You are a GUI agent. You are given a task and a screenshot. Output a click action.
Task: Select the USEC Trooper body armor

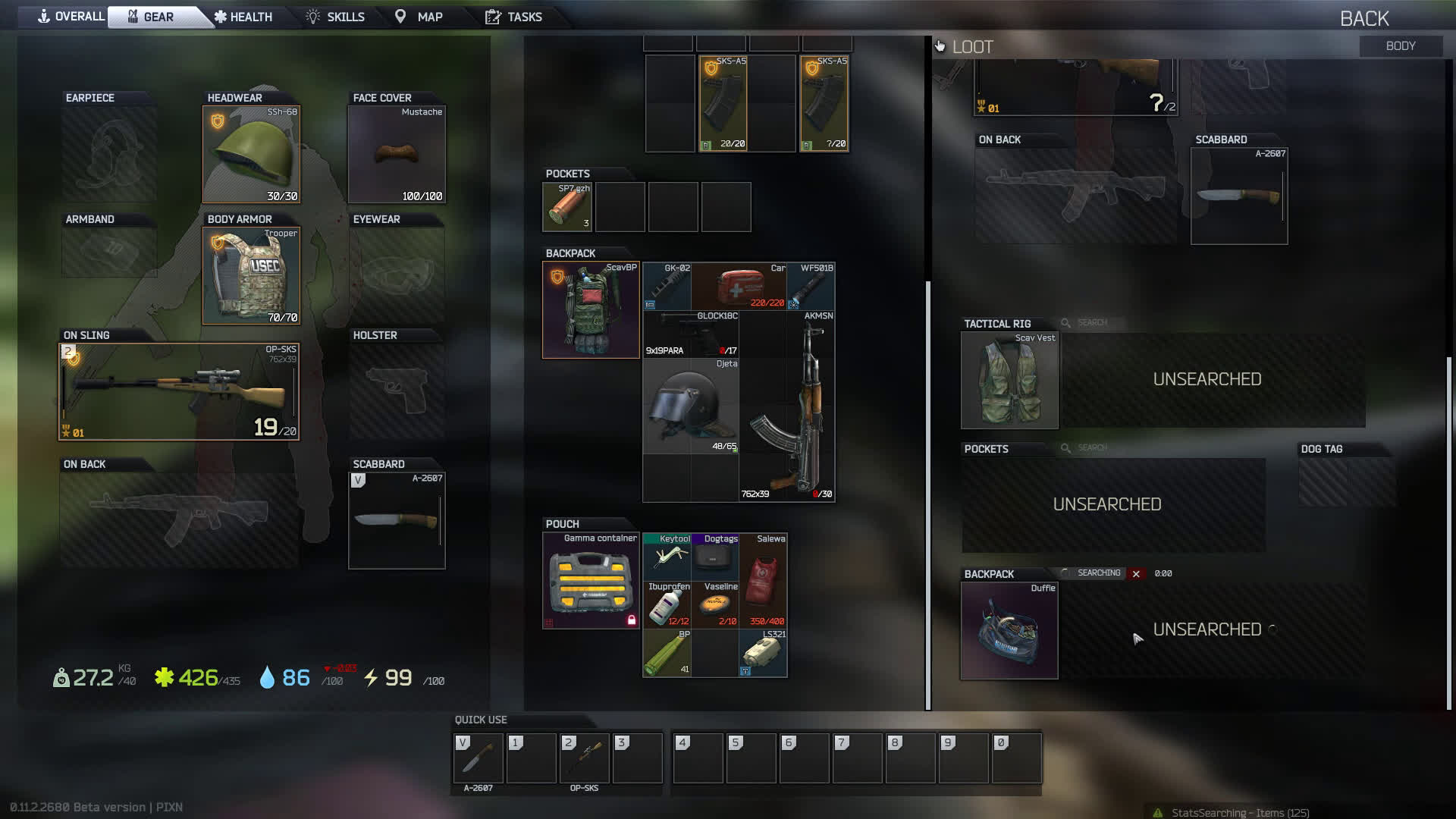coord(251,276)
